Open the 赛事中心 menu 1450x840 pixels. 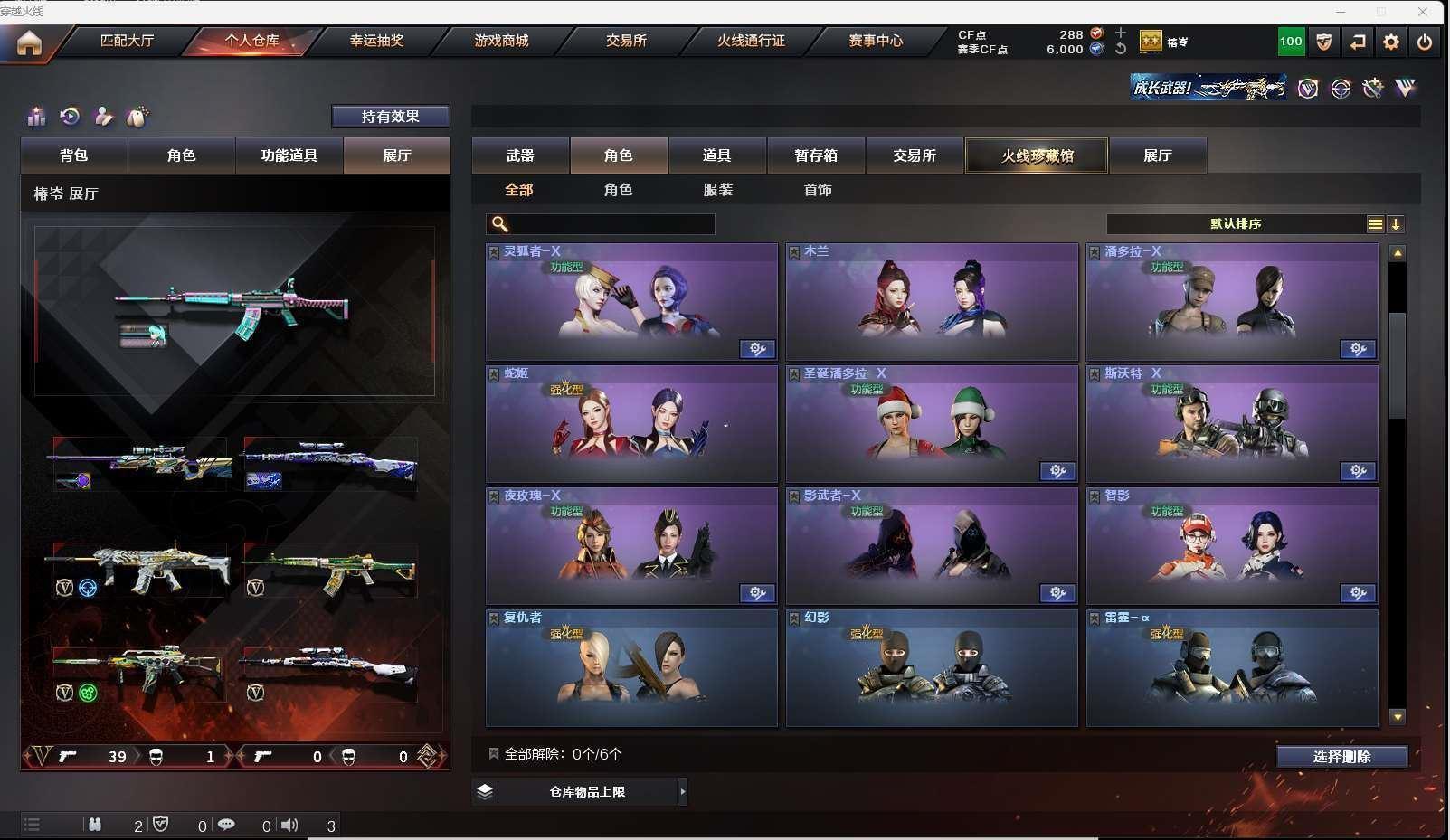pyautogui.click(x=876, y=41)
